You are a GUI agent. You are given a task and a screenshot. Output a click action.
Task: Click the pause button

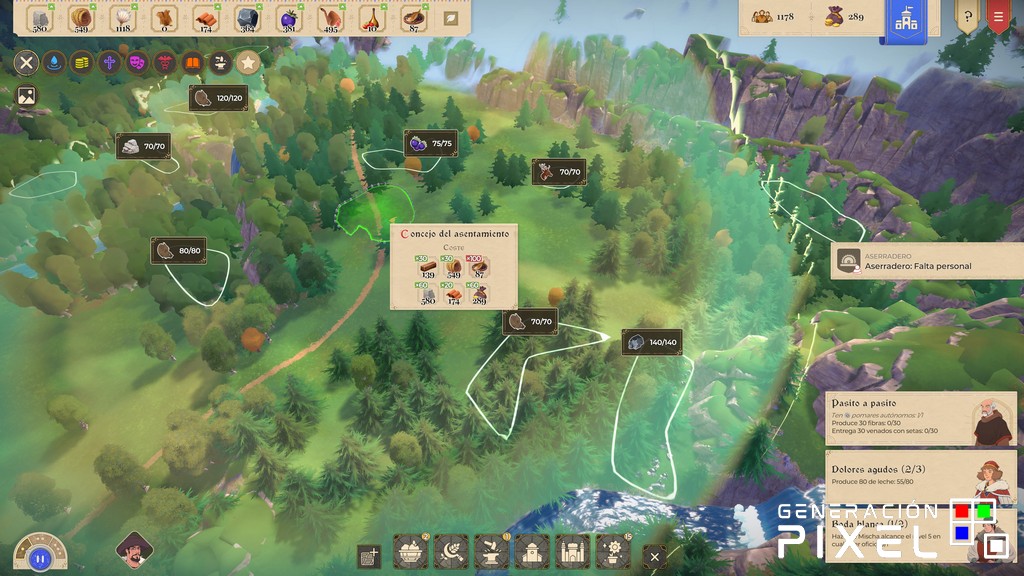[41, 558]
